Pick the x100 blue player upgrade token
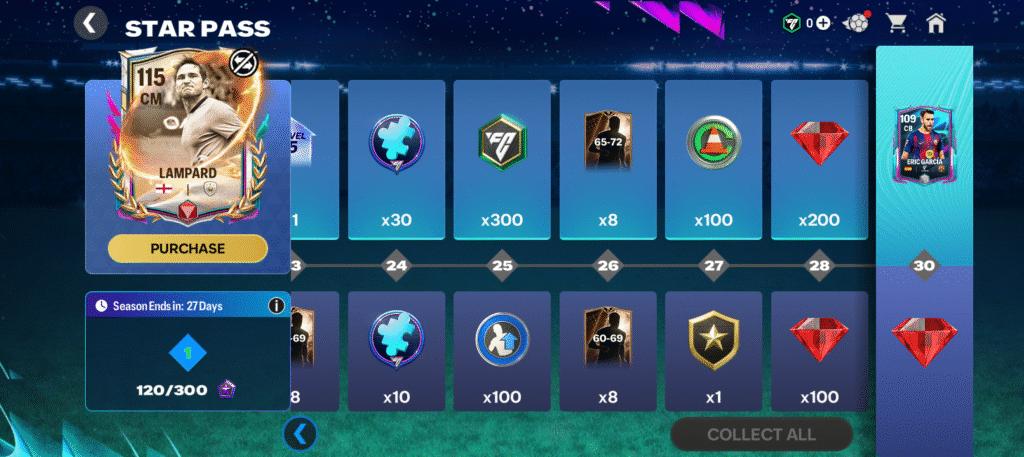1024x457 pixels. (x=501, y=350)
